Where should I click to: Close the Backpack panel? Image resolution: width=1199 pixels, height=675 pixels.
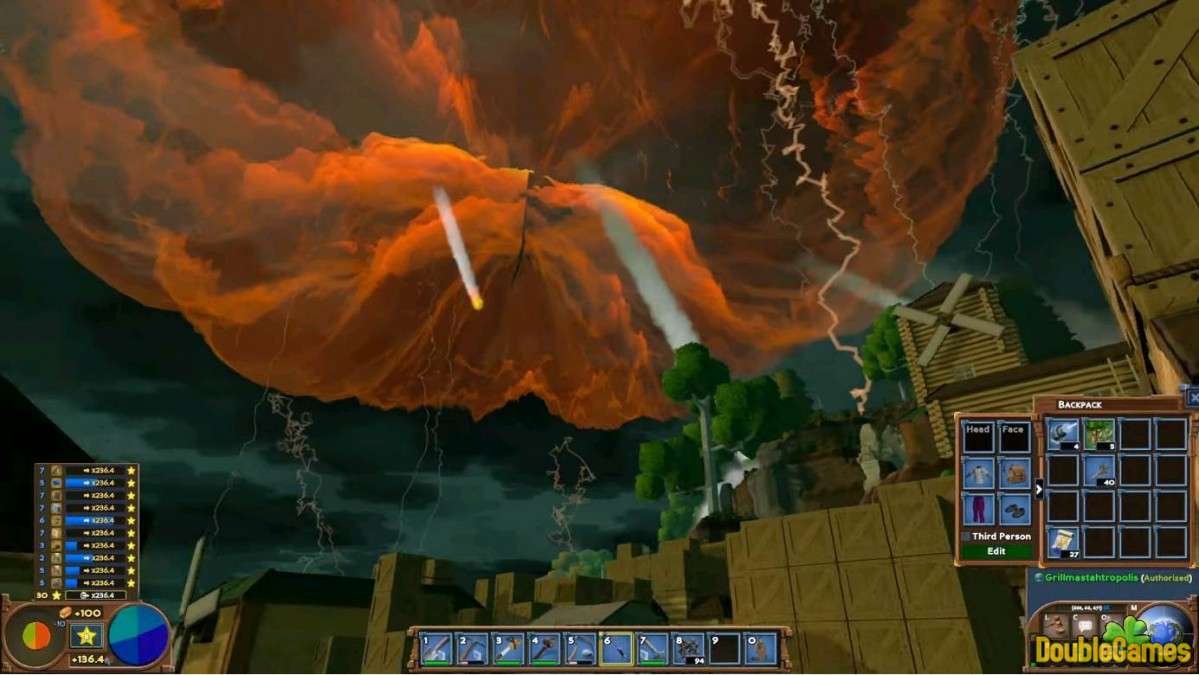click(x=1192, y=397)
